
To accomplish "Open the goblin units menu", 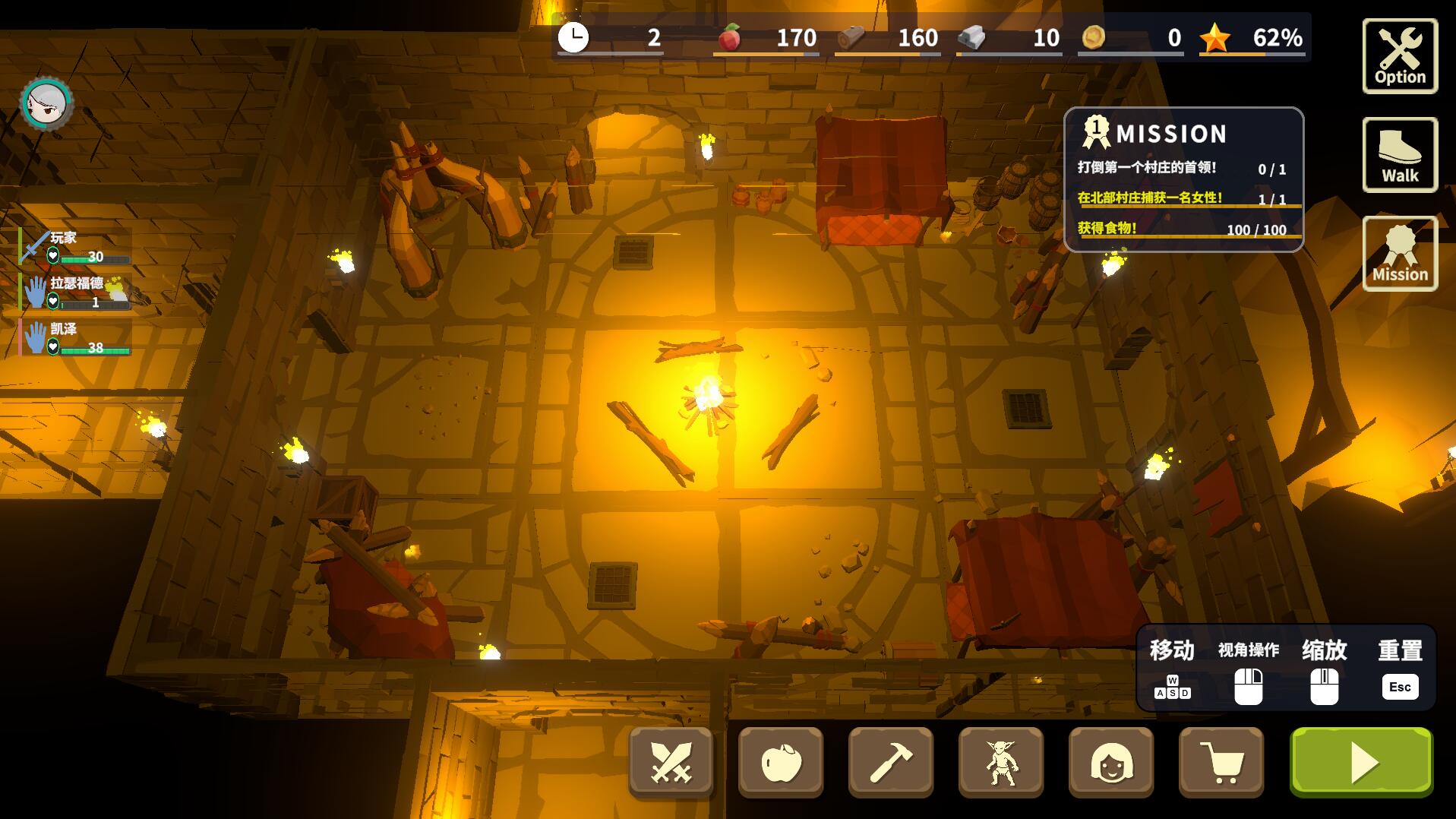I will click(x=1000, y=762).
